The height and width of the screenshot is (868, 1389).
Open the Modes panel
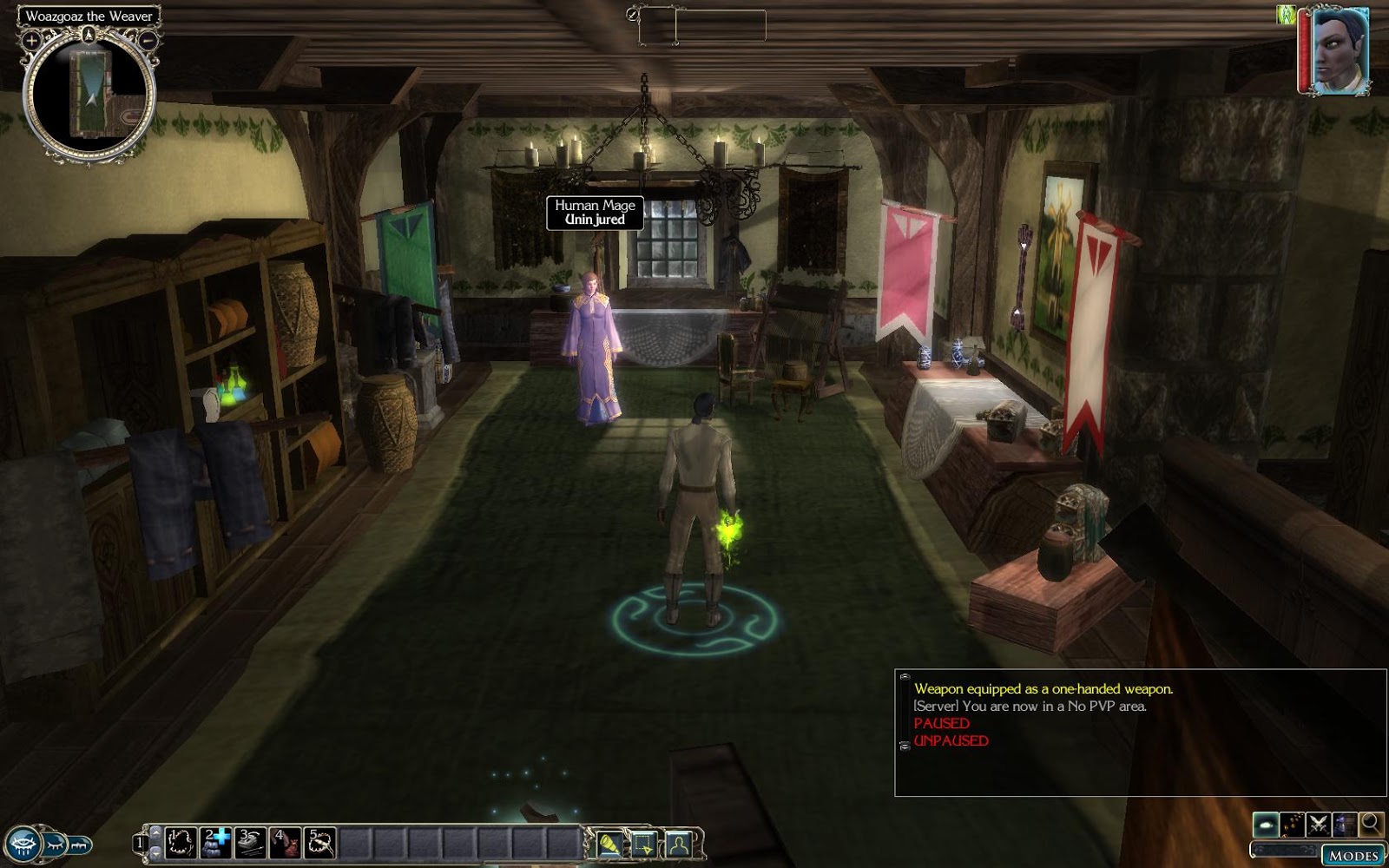(1353, 855)
